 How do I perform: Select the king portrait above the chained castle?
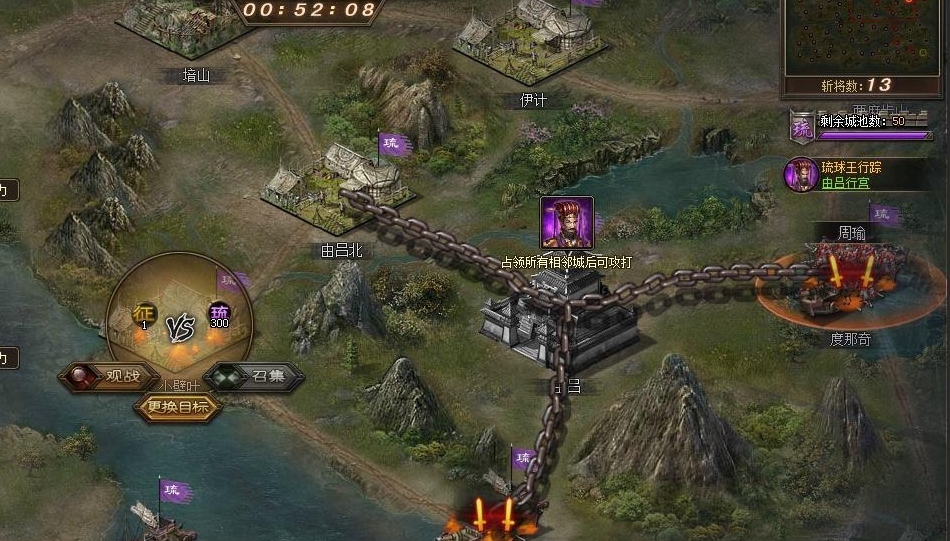[567, 222]
